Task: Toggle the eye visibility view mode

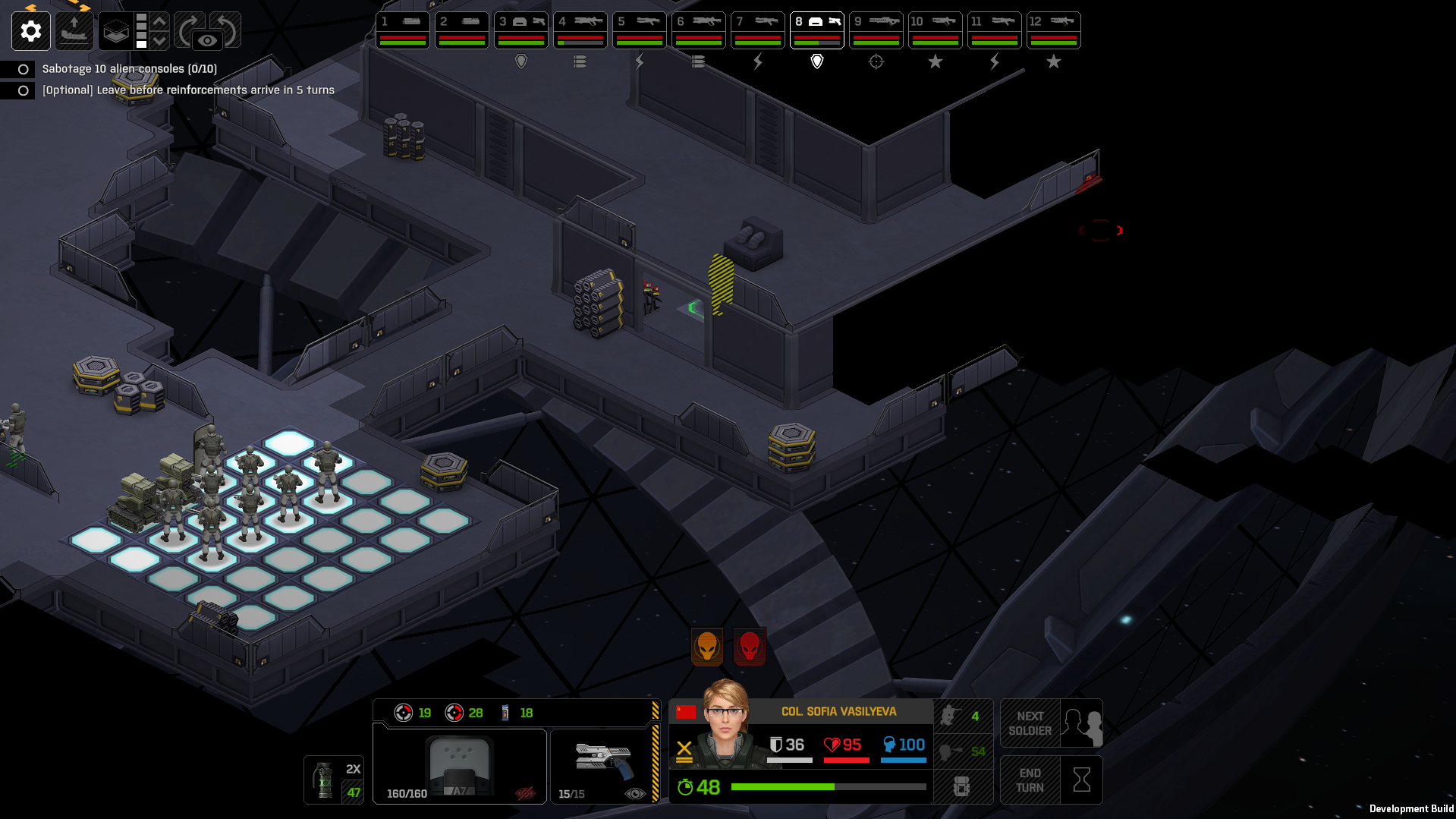Action: [x=207, y=40]
